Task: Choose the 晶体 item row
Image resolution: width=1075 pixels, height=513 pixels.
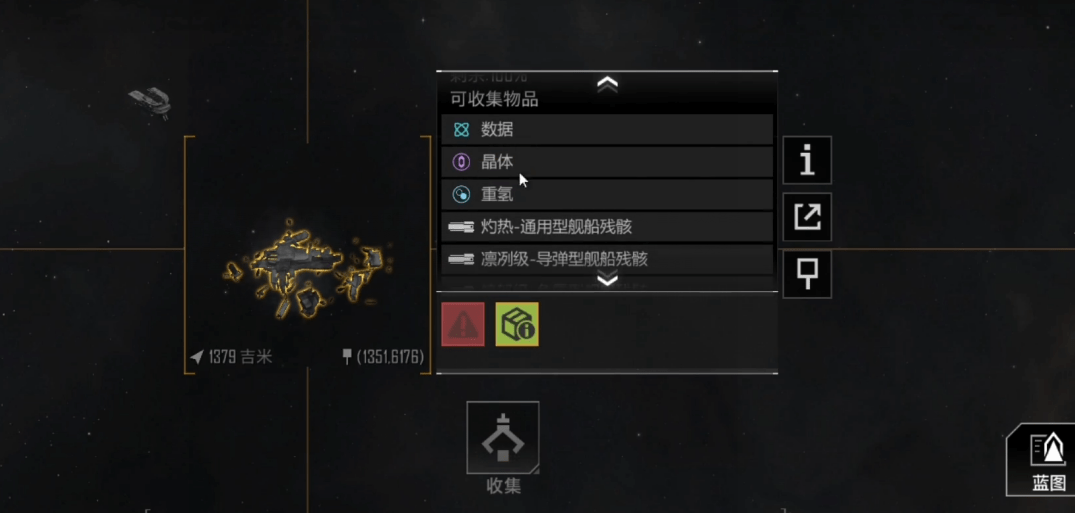Action: (606, 162)
